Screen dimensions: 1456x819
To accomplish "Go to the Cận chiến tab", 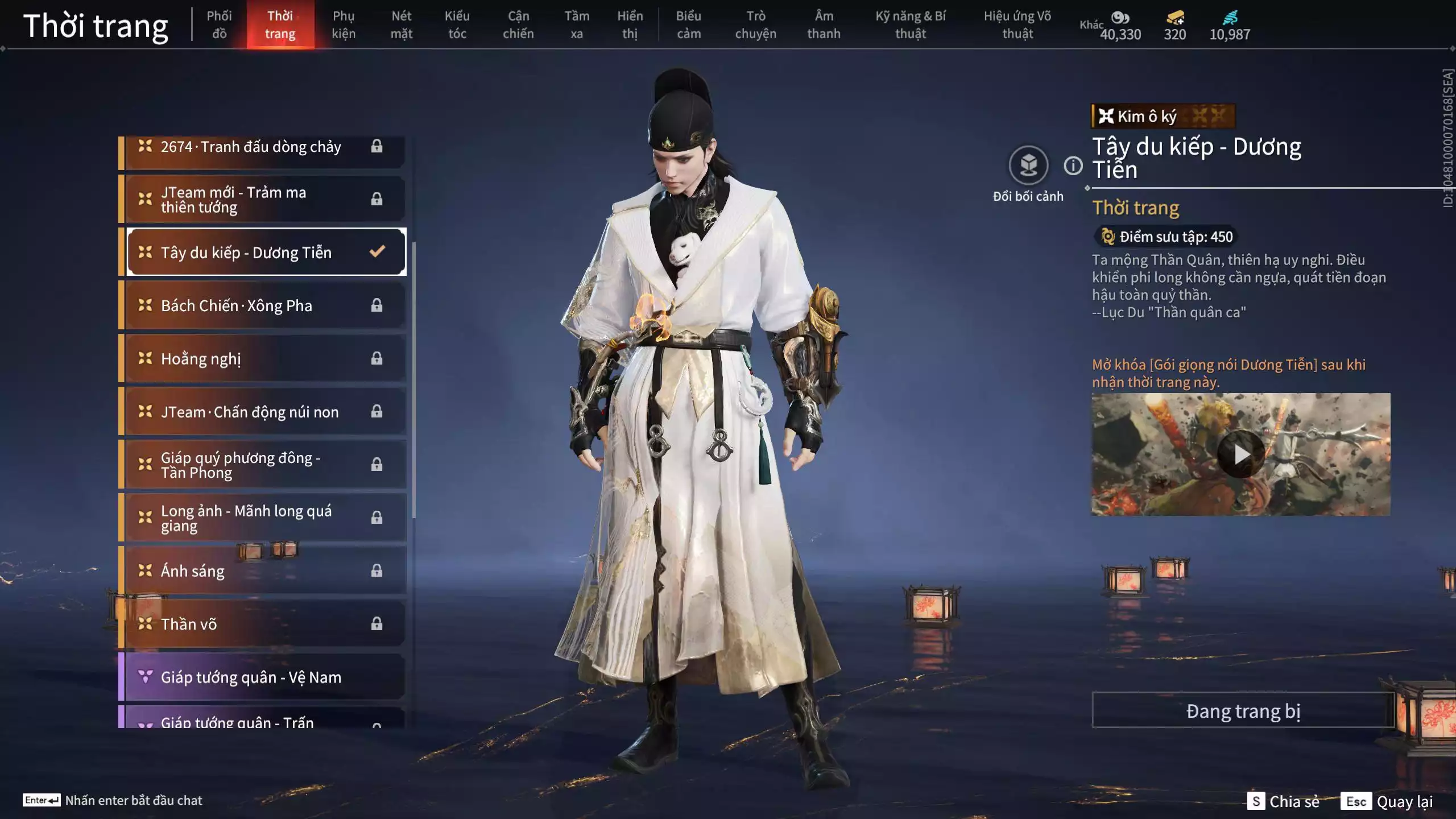I will coord(518,24).
